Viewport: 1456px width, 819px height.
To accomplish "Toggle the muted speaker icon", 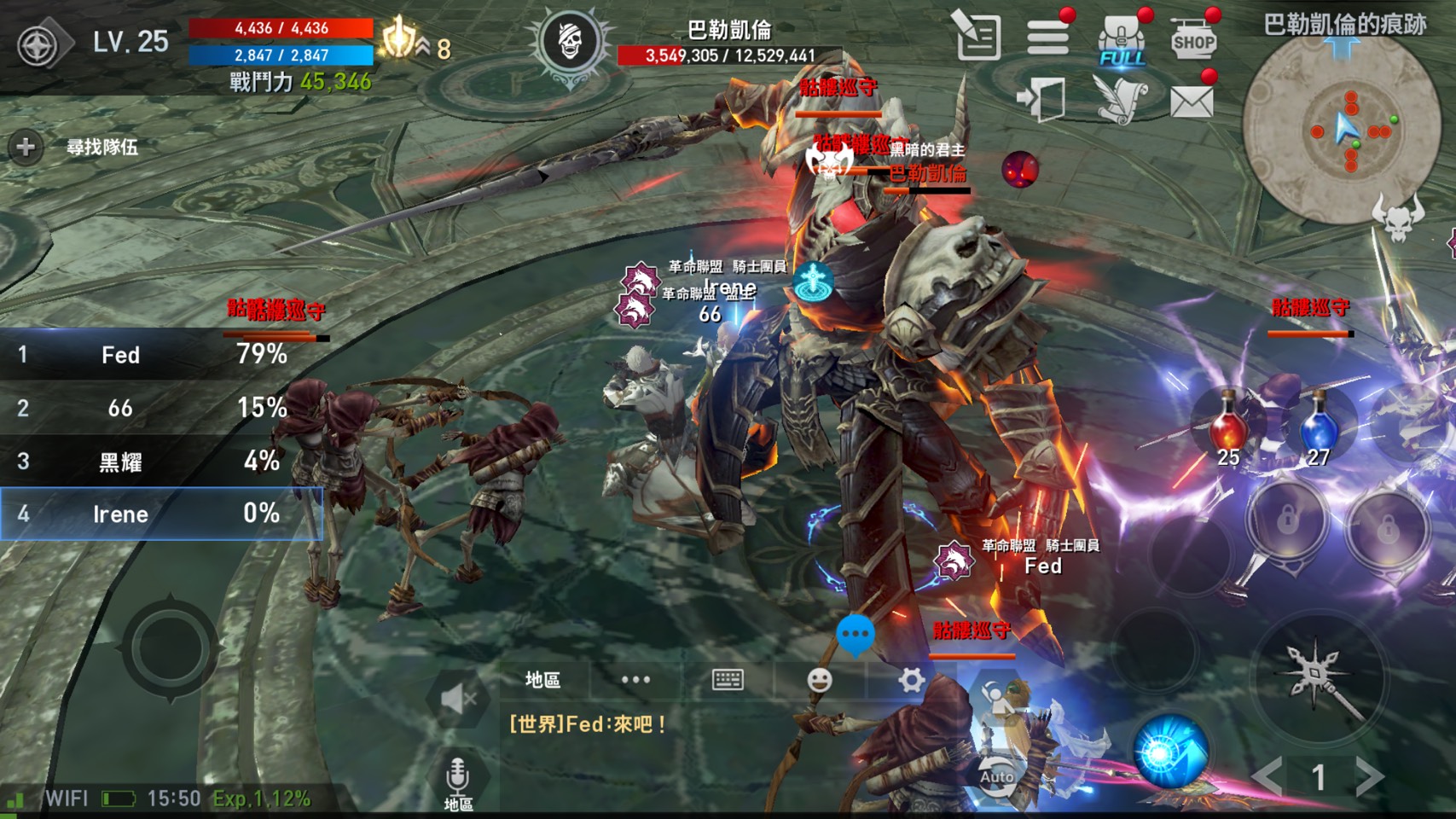I will pos(458,700).
